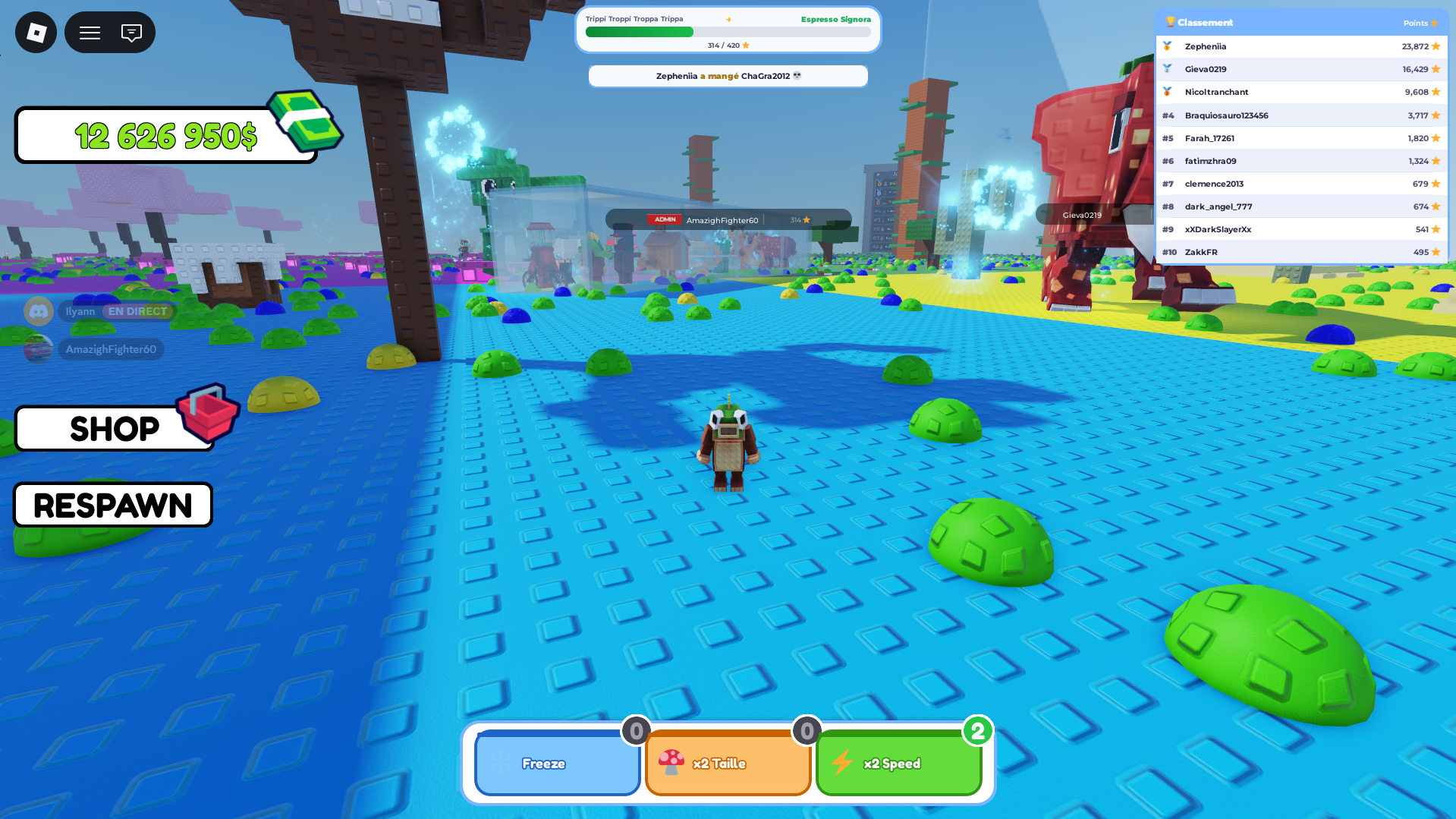Open the SHOP menu
Image resolution: width=1456 pixels, height=819 pixels.
(114, 429)
